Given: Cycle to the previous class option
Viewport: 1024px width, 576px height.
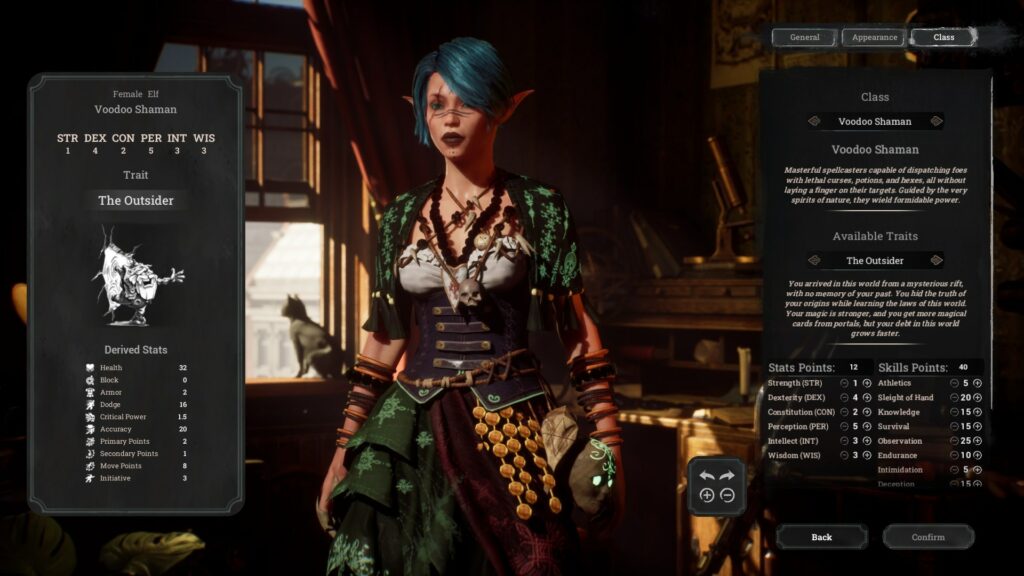Looking at the screenshot, I should pyautogui.click(x=814, y=121).
